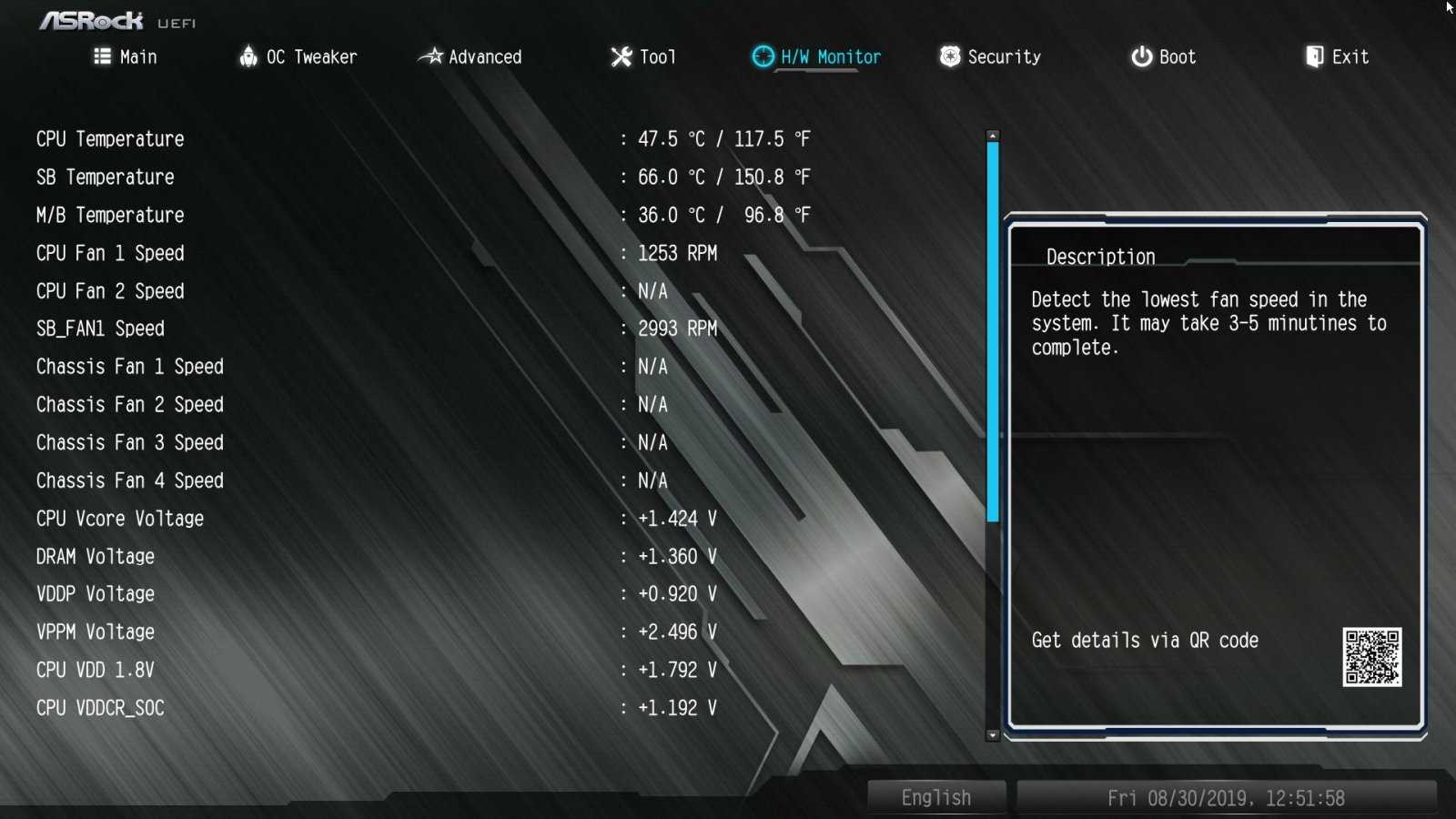Viewport: 1456px width, 819px height.
Task: Select the Tool tab
Action: point(644,57)
